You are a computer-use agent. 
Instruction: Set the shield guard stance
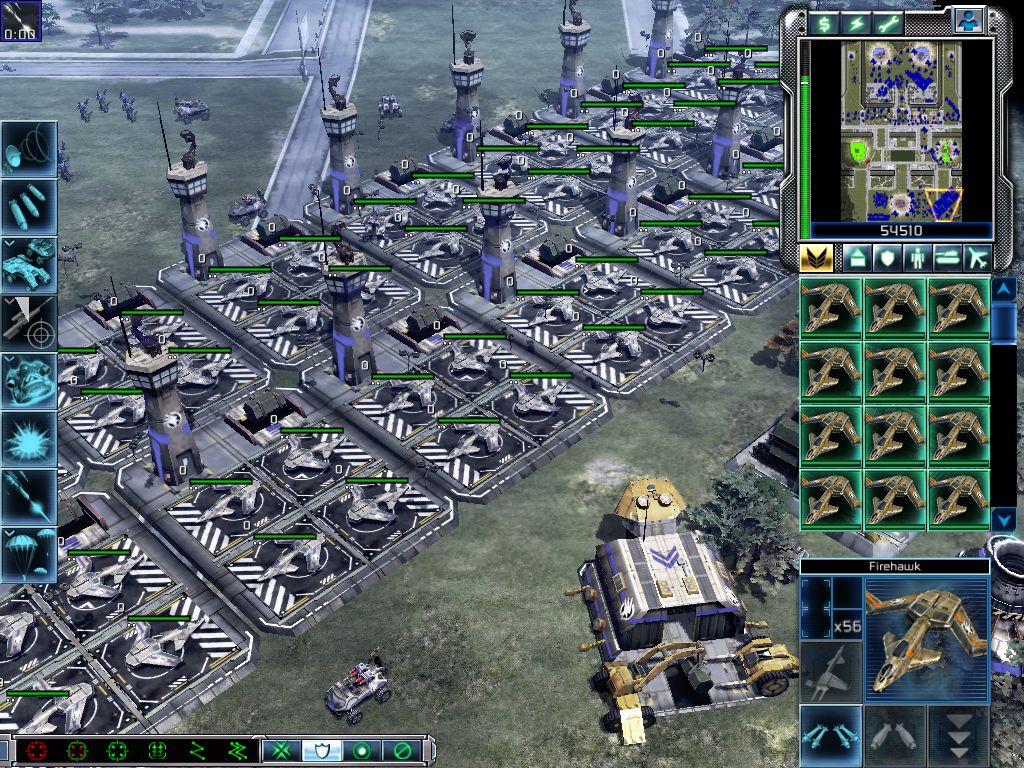[319, 750]
